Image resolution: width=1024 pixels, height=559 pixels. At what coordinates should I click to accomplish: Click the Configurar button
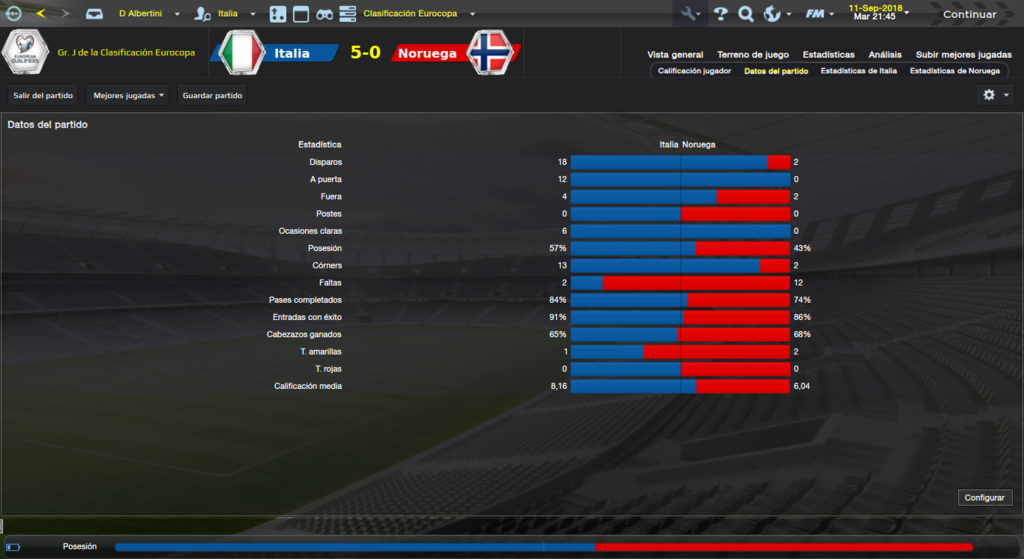[985, 497]
